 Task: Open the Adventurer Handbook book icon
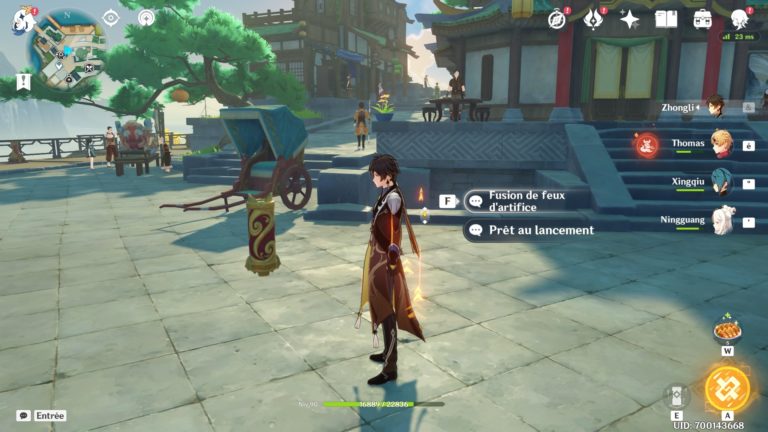tap(666, 19)
